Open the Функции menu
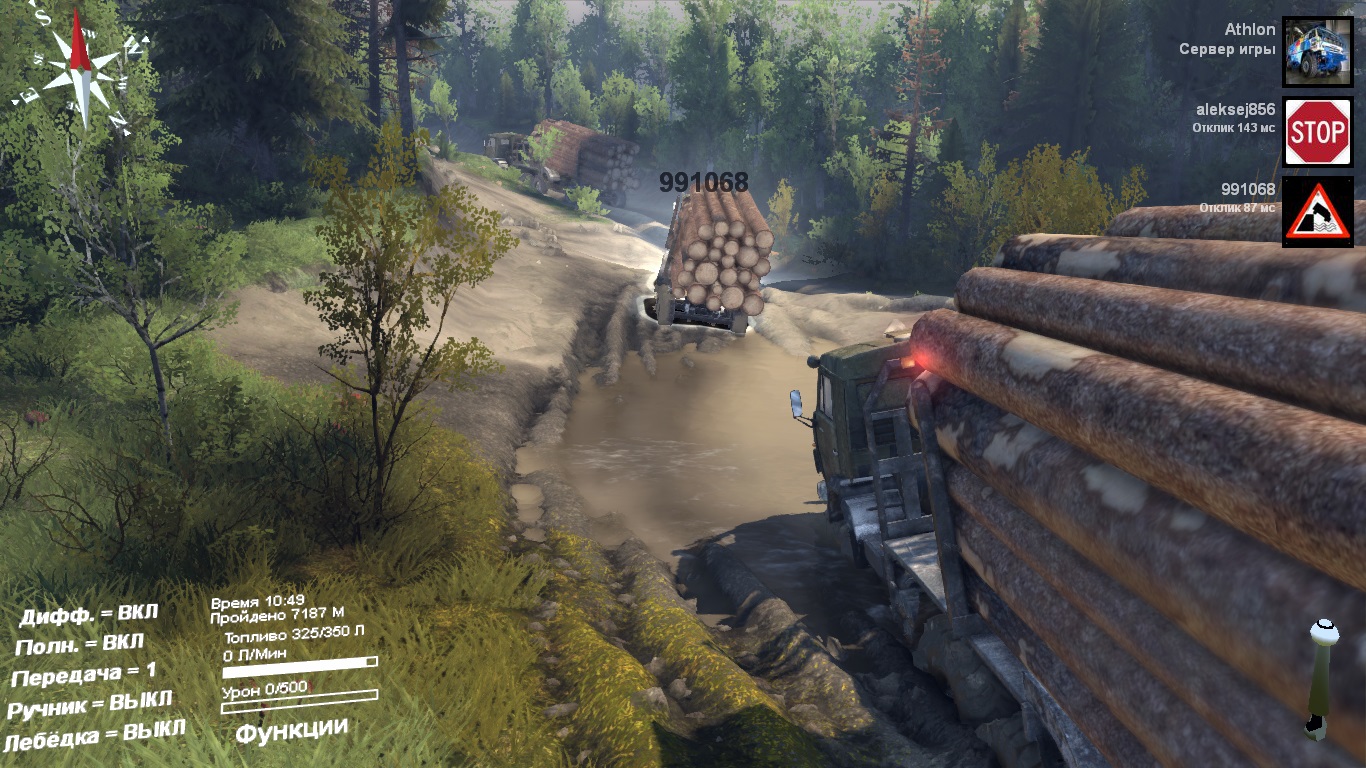 [x=291, y=731]
